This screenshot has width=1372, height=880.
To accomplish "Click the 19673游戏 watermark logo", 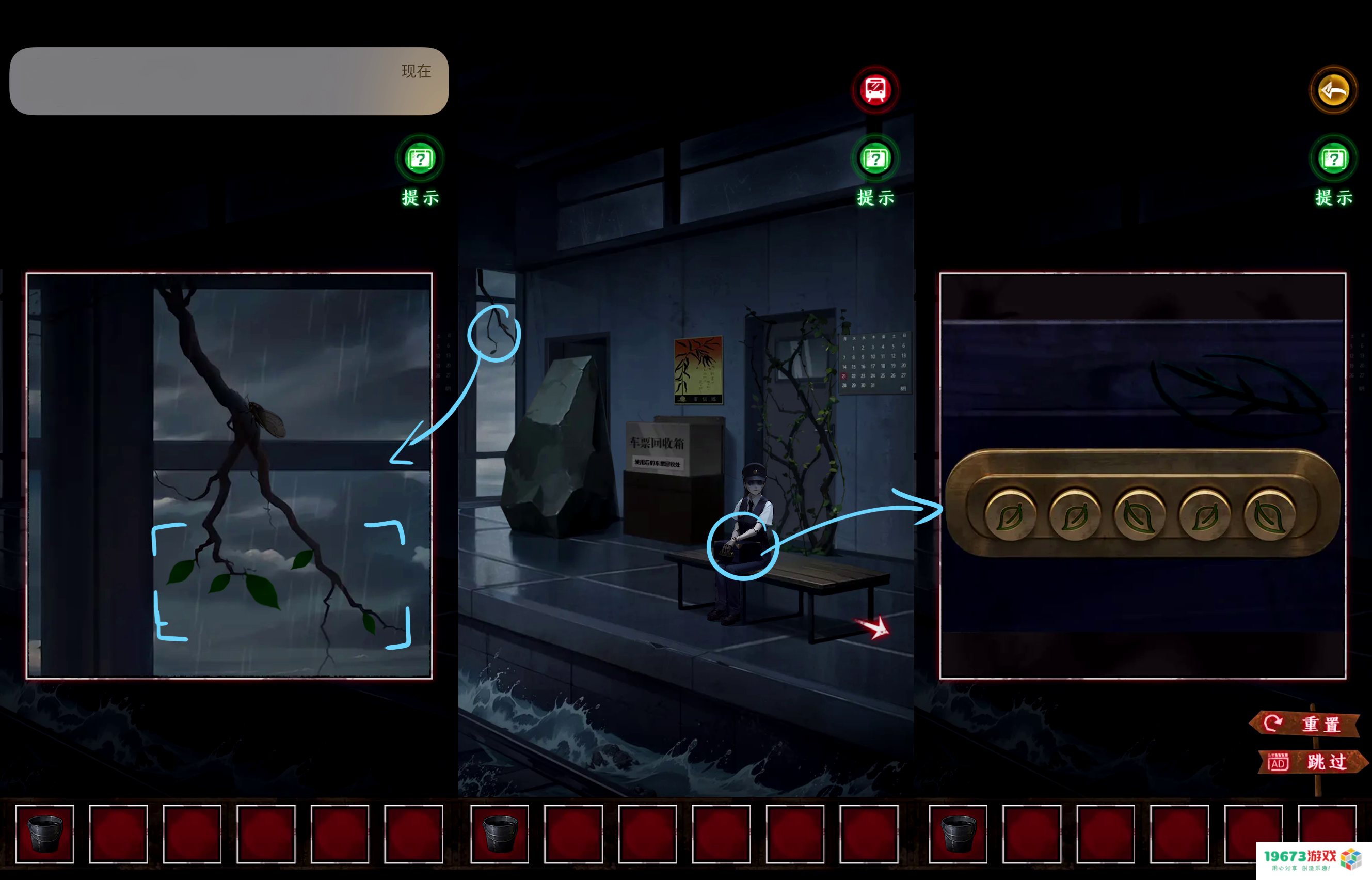I will 1313,859.
